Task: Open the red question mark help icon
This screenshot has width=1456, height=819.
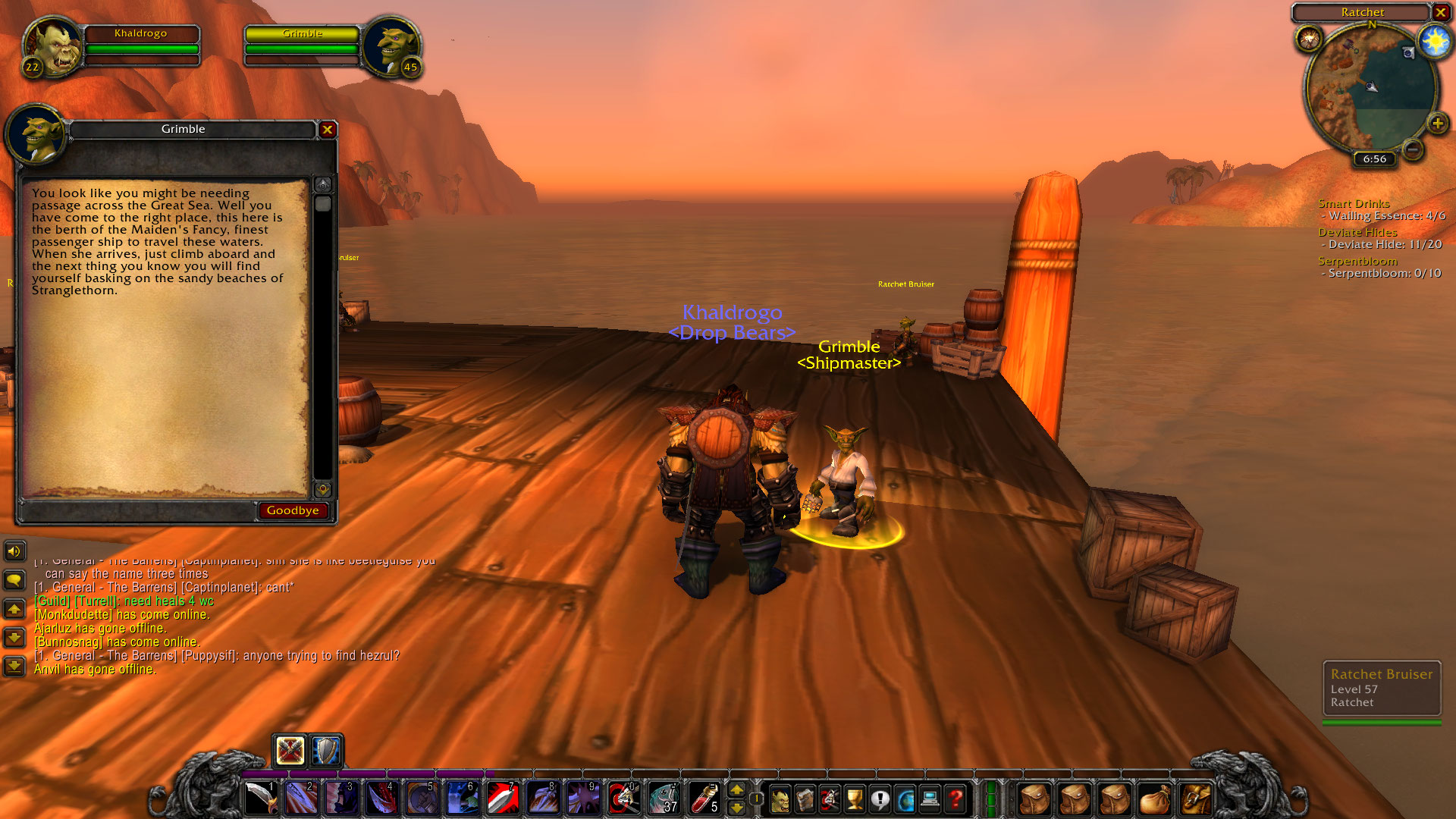Action: (x=955, y=797)
